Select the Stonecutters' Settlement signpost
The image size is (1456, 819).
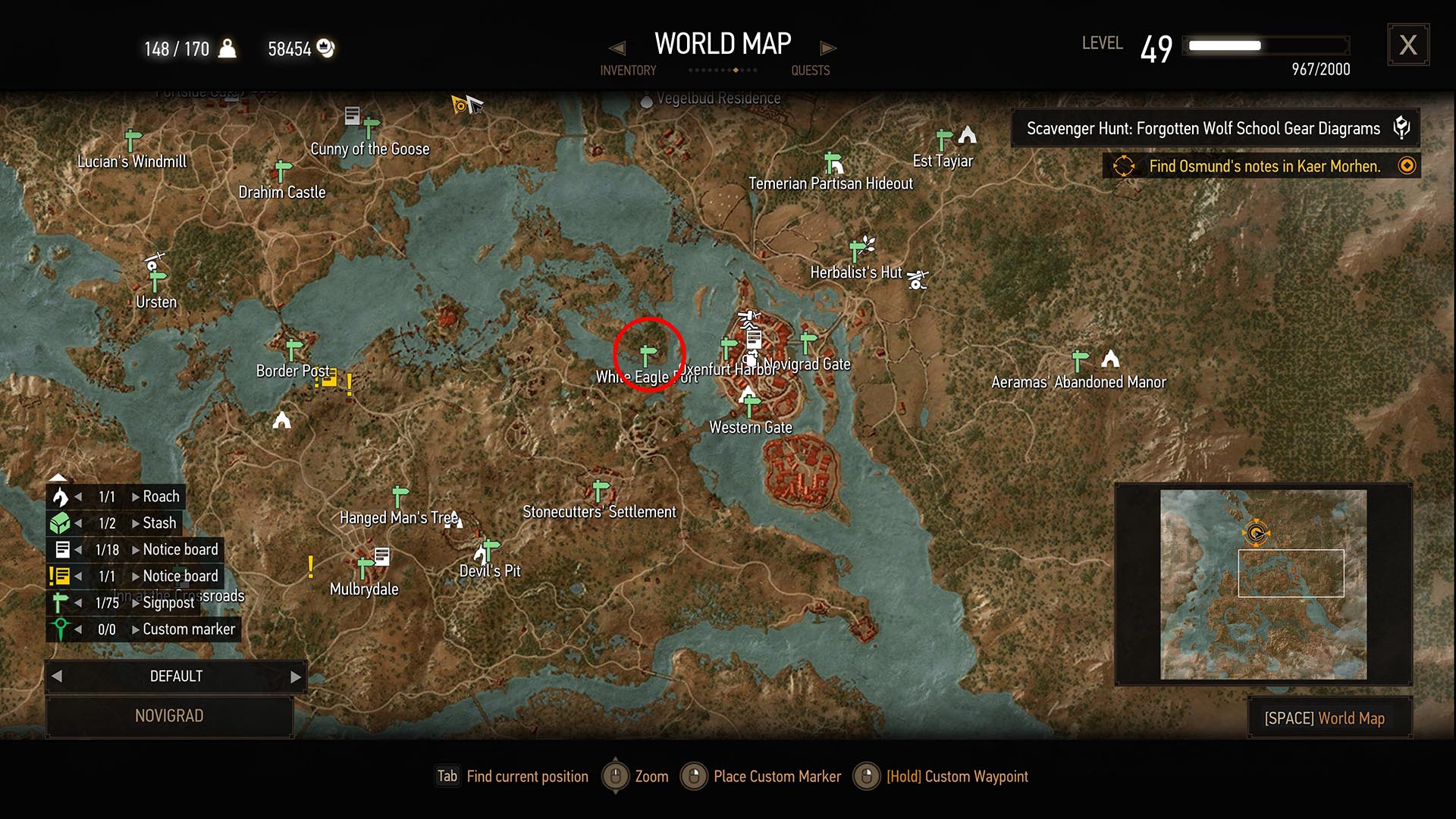600,490
